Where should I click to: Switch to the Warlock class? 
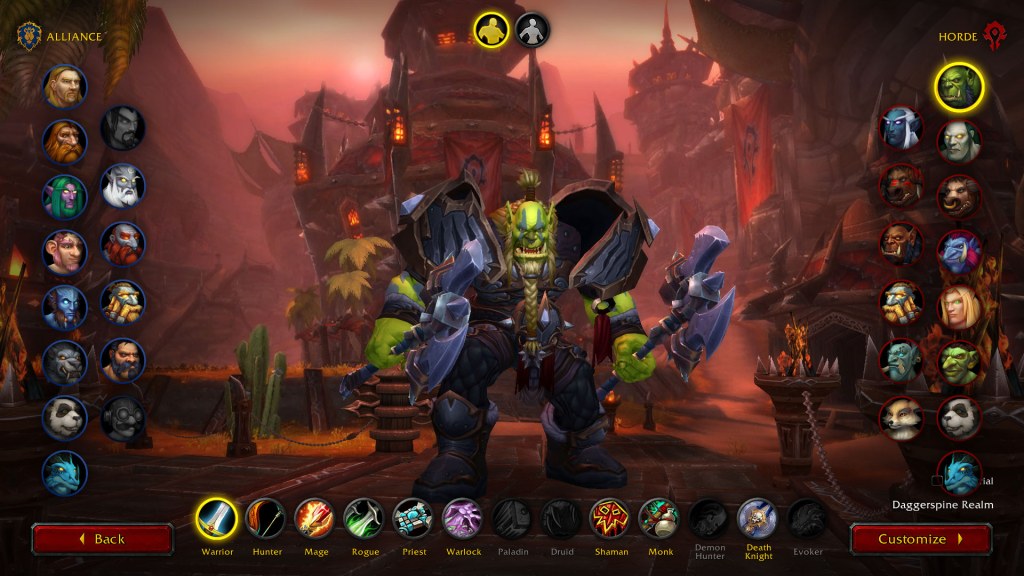462,519
